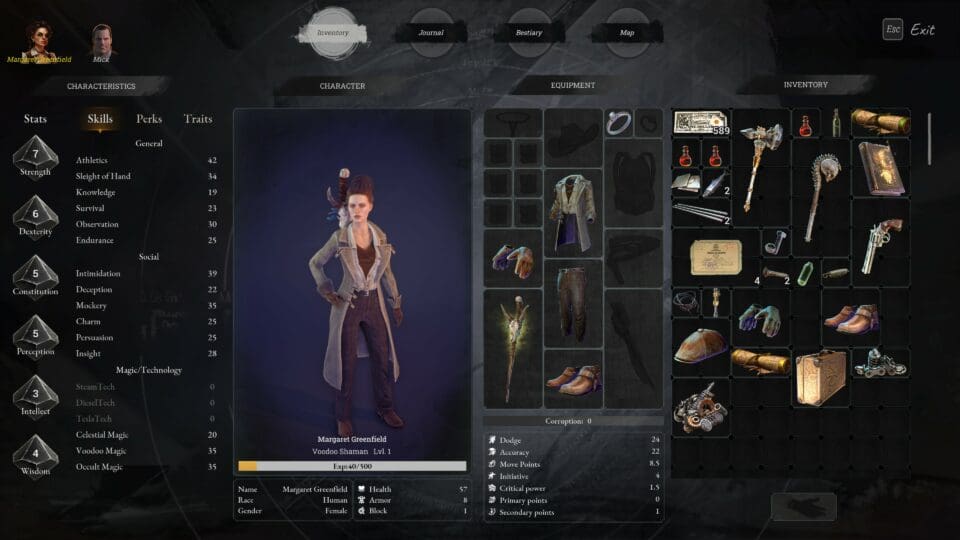The width and height of the screenshot is (960, 540).
Task: Select the equipped trench coat slot
Action: pos(573,212)
